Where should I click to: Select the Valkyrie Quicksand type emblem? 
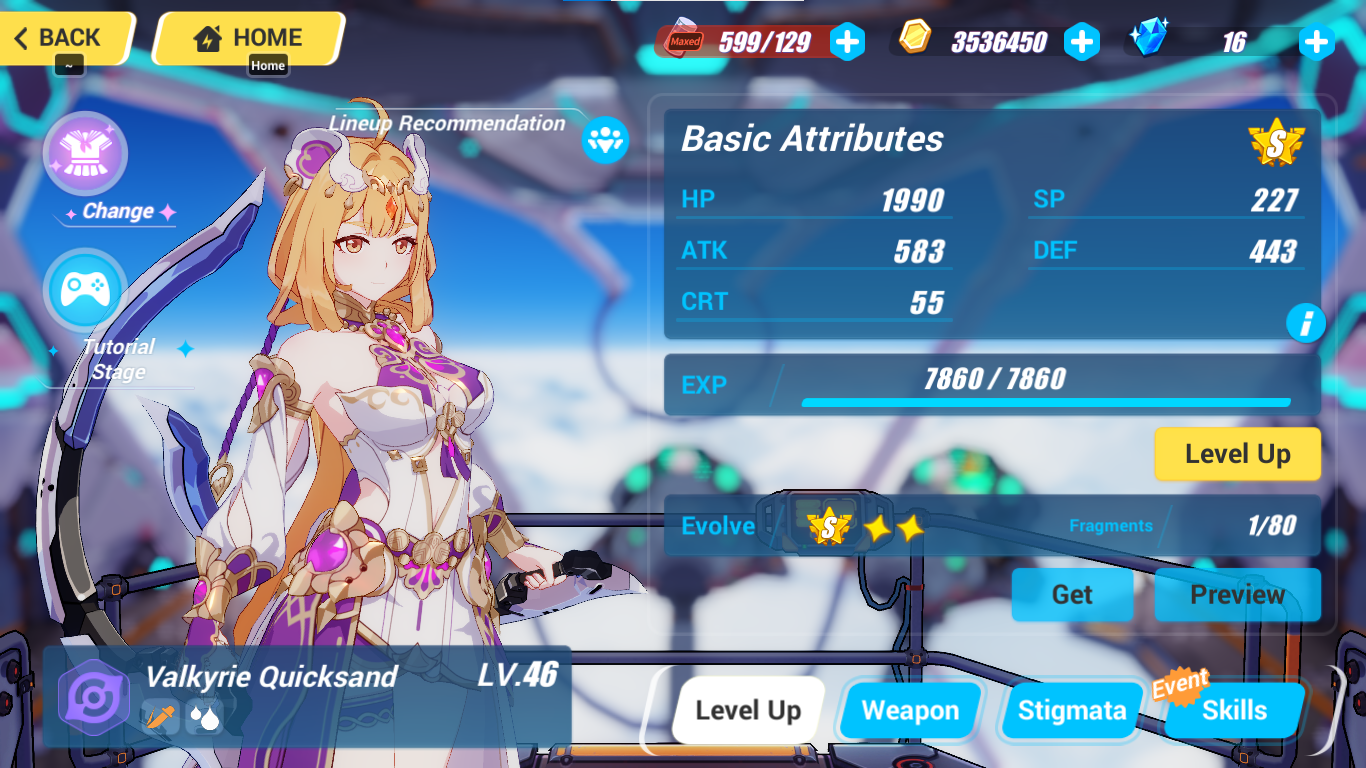[93, 697]
